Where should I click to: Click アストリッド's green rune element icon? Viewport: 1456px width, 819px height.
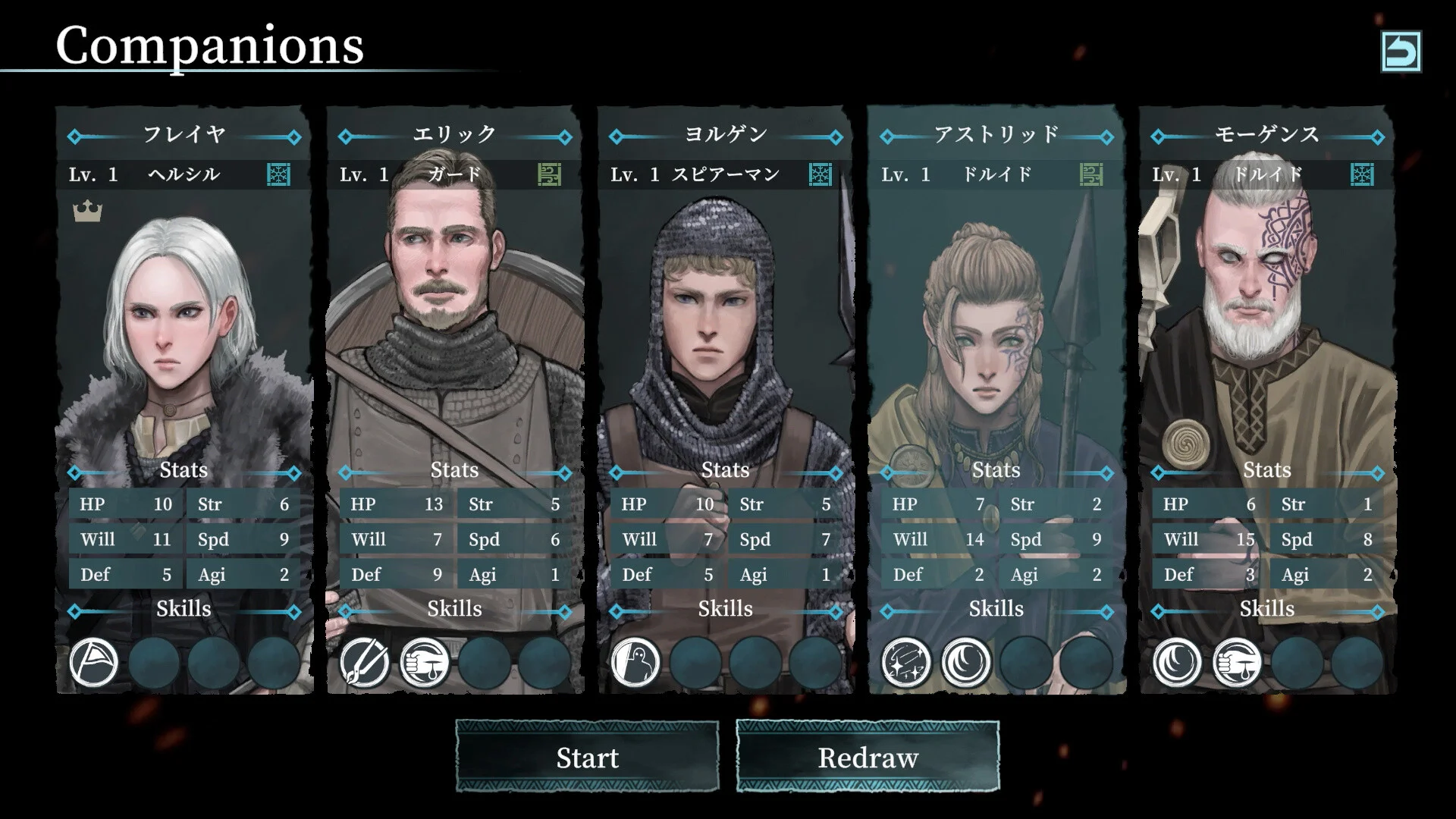[x=1091, y=175]
